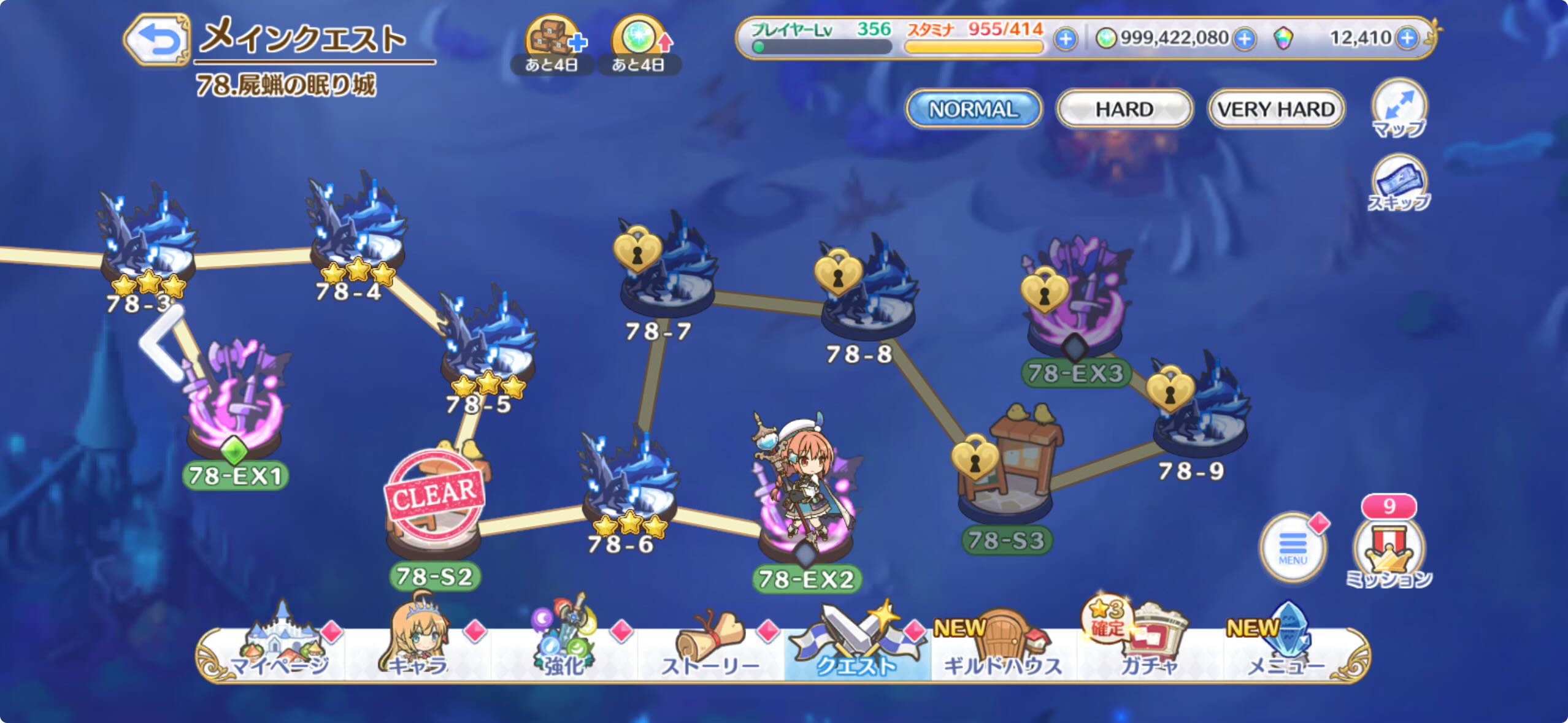
Task: Open the map view button
Action: coord(1399,109)
